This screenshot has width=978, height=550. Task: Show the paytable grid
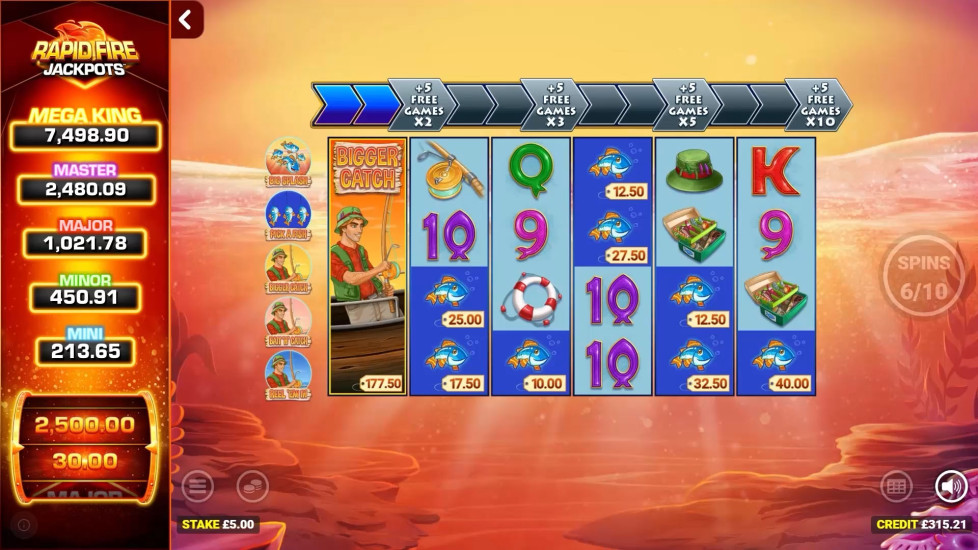tap(896, 487)
